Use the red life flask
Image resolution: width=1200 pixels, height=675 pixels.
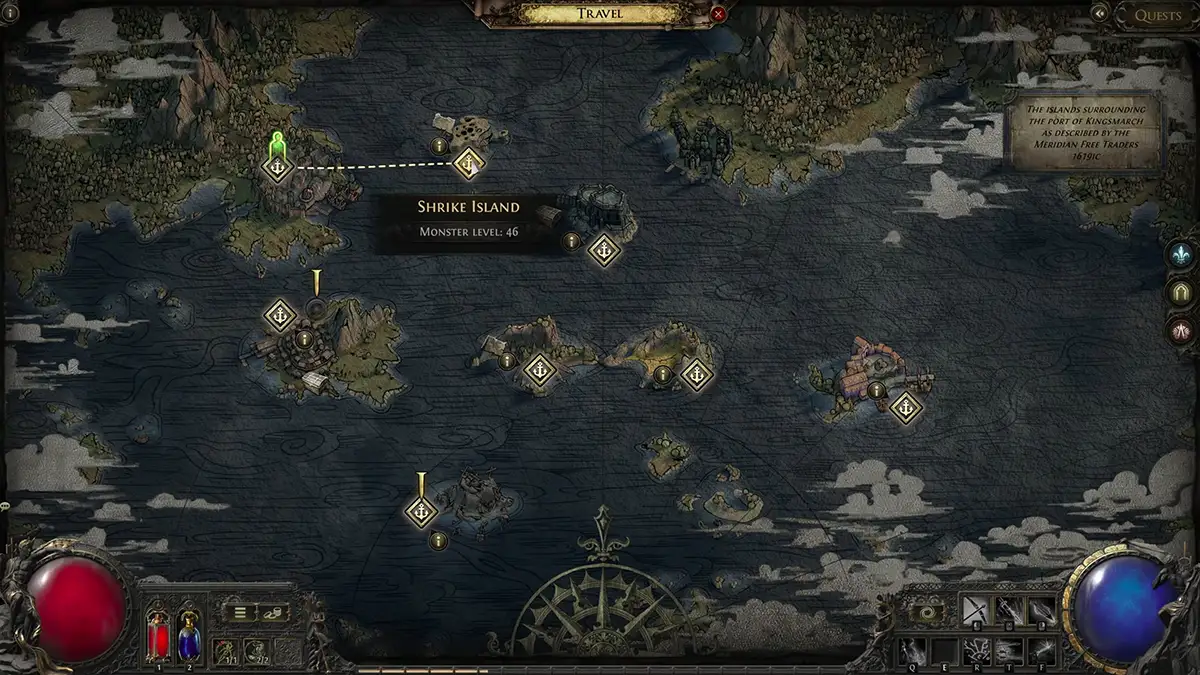(158, 634)
